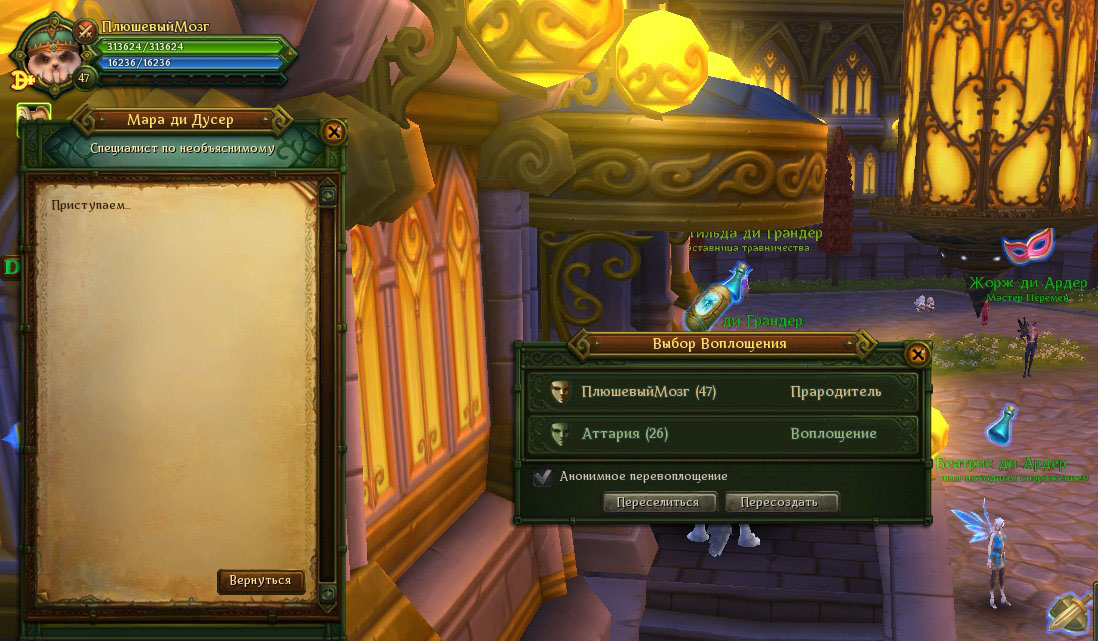The image size is (1098, 641).
Task: Choose the Аттария (26) incarnation row
Action: click(722, 434)
